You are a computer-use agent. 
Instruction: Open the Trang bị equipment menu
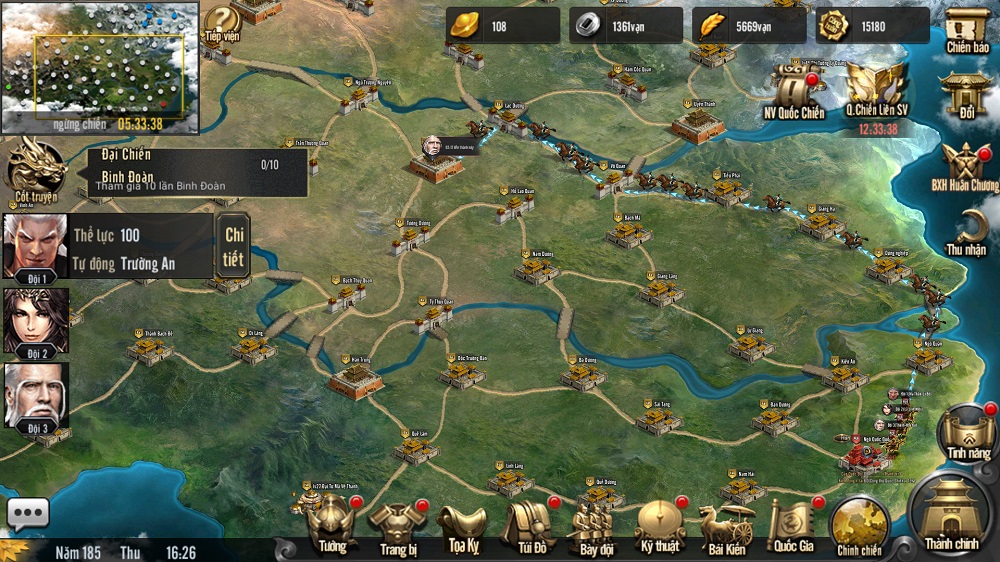pyautogui.click(x=397, y=524)
